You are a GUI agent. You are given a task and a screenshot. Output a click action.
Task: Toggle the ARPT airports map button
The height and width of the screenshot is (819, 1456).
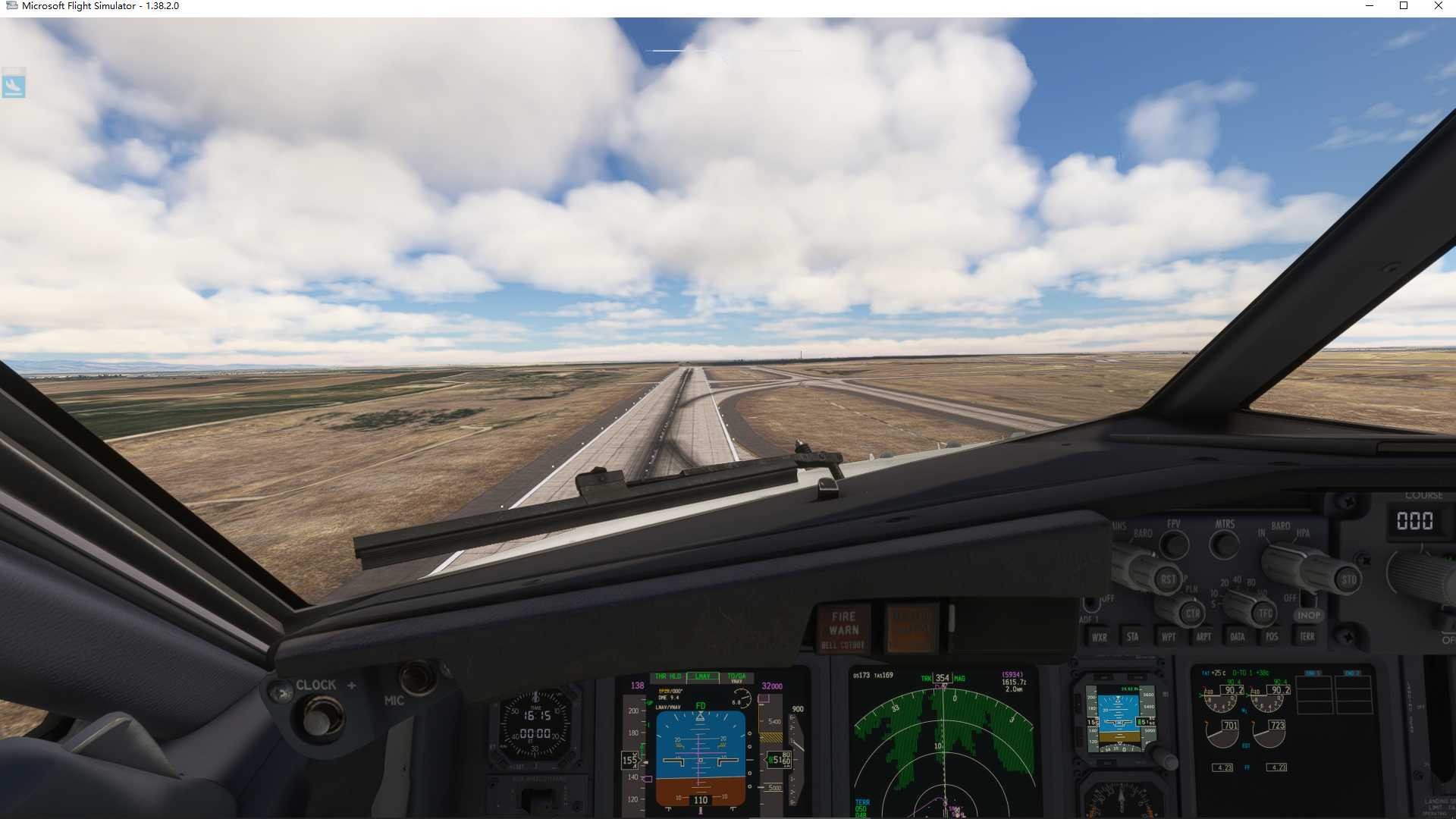tap(1203, 637)
